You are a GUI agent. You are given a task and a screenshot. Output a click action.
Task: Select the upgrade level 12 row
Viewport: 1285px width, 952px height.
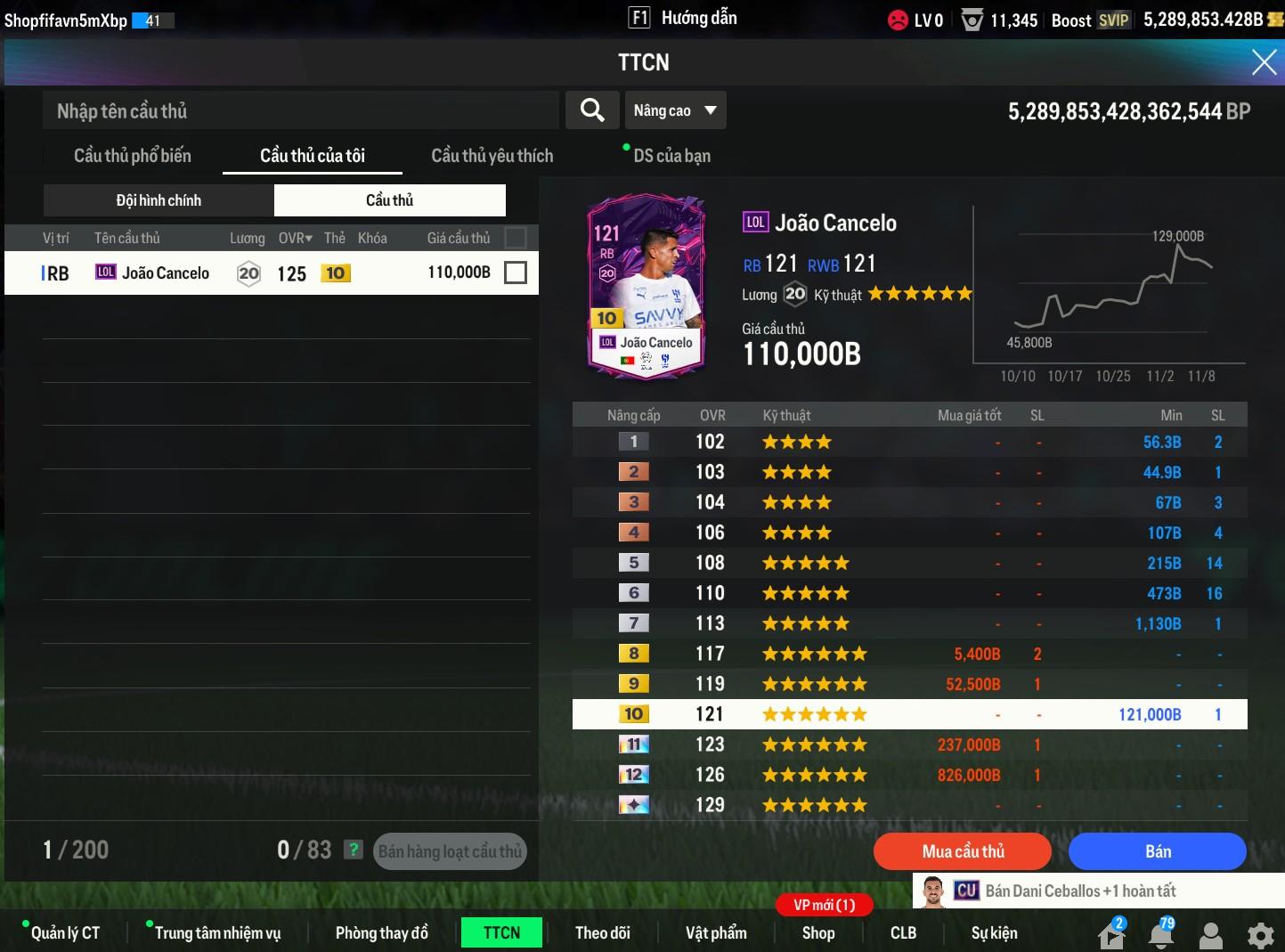[x=908, y=775]
